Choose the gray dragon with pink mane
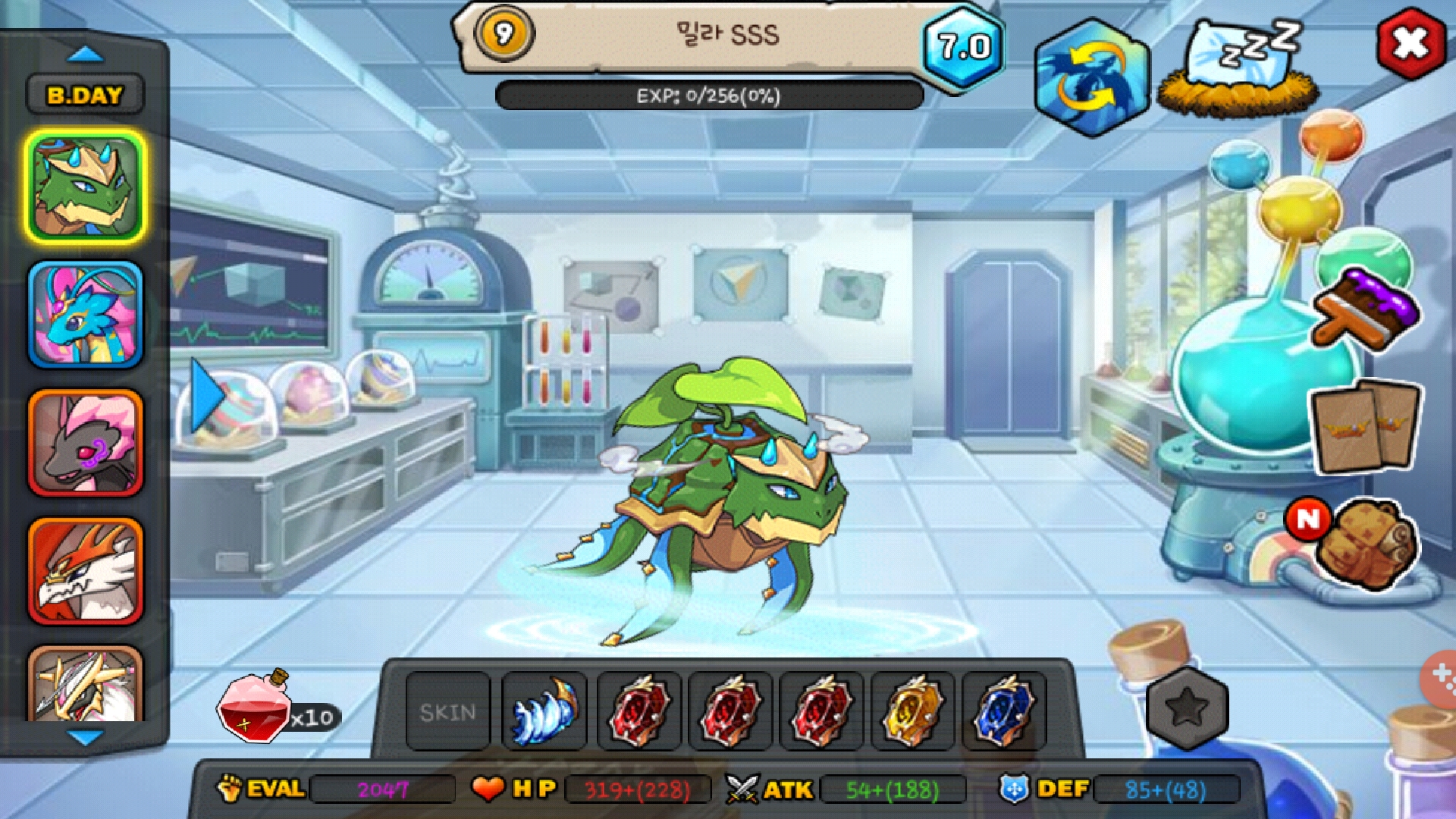 pos(85,444)
